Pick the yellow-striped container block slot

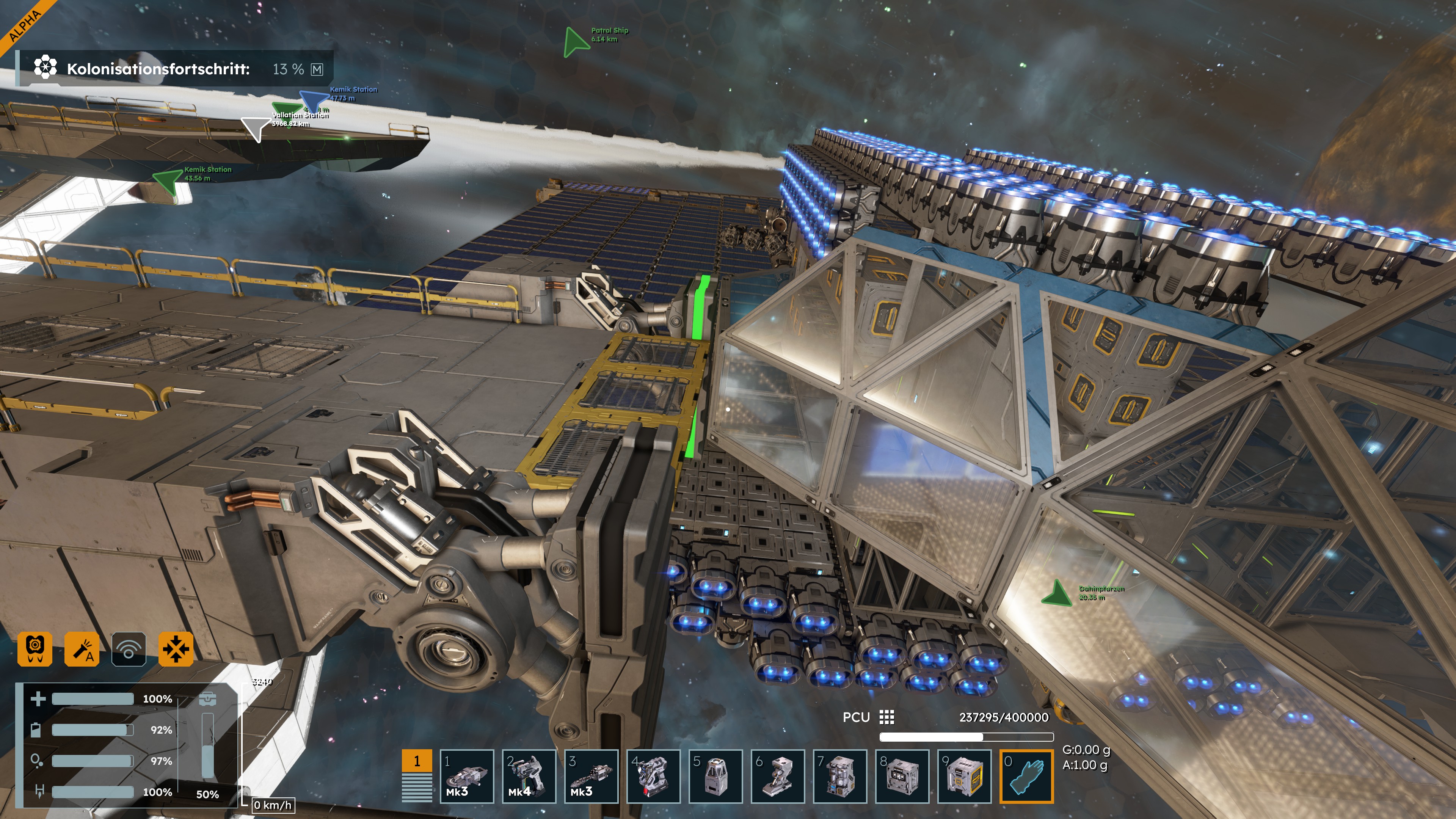coord(964,775)
